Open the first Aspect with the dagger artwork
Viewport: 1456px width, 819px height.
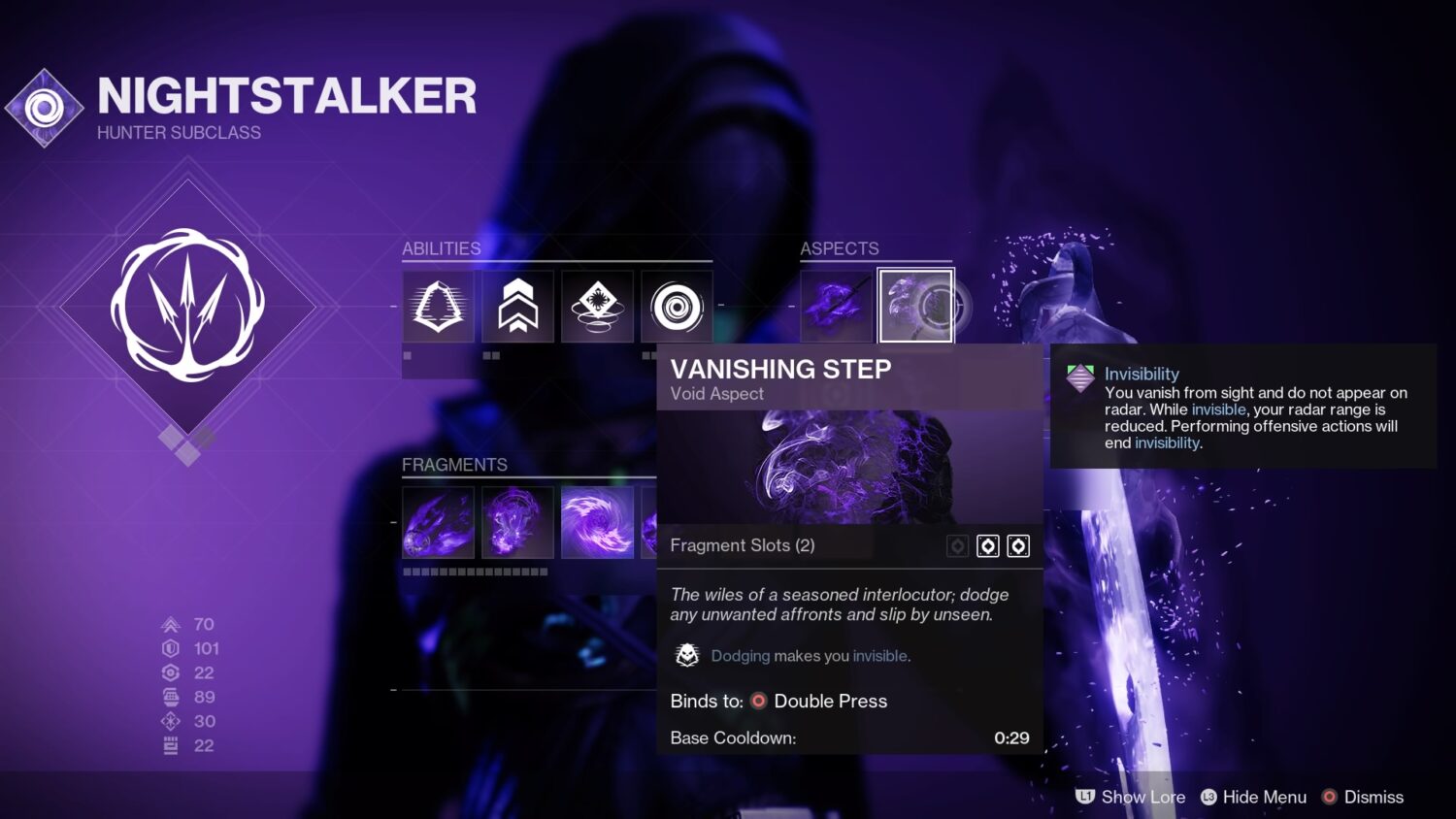tap(837, 305)
